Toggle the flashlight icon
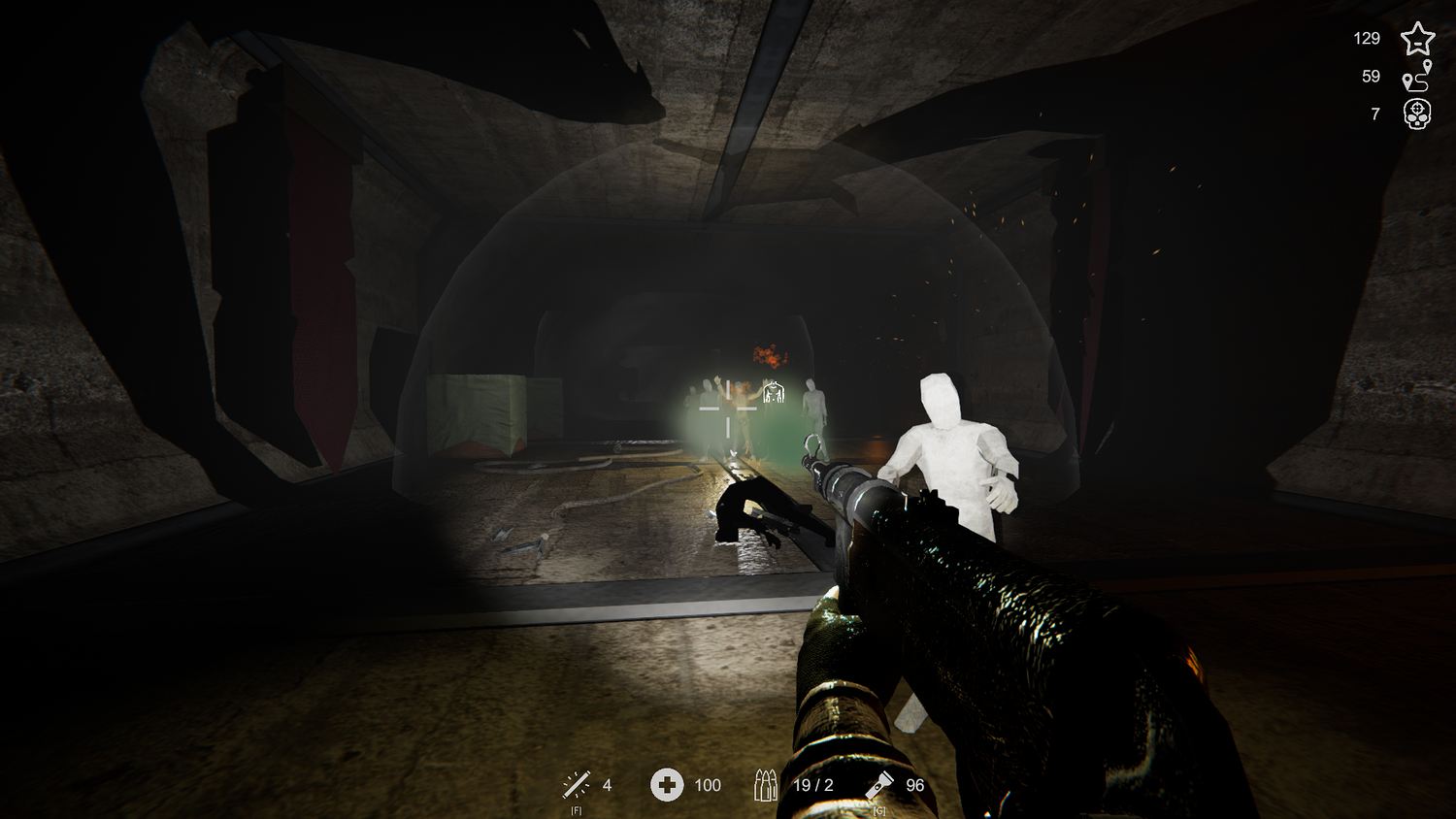Image resolution: width=1456 pixels, height=819 pixels. point(880,783)
